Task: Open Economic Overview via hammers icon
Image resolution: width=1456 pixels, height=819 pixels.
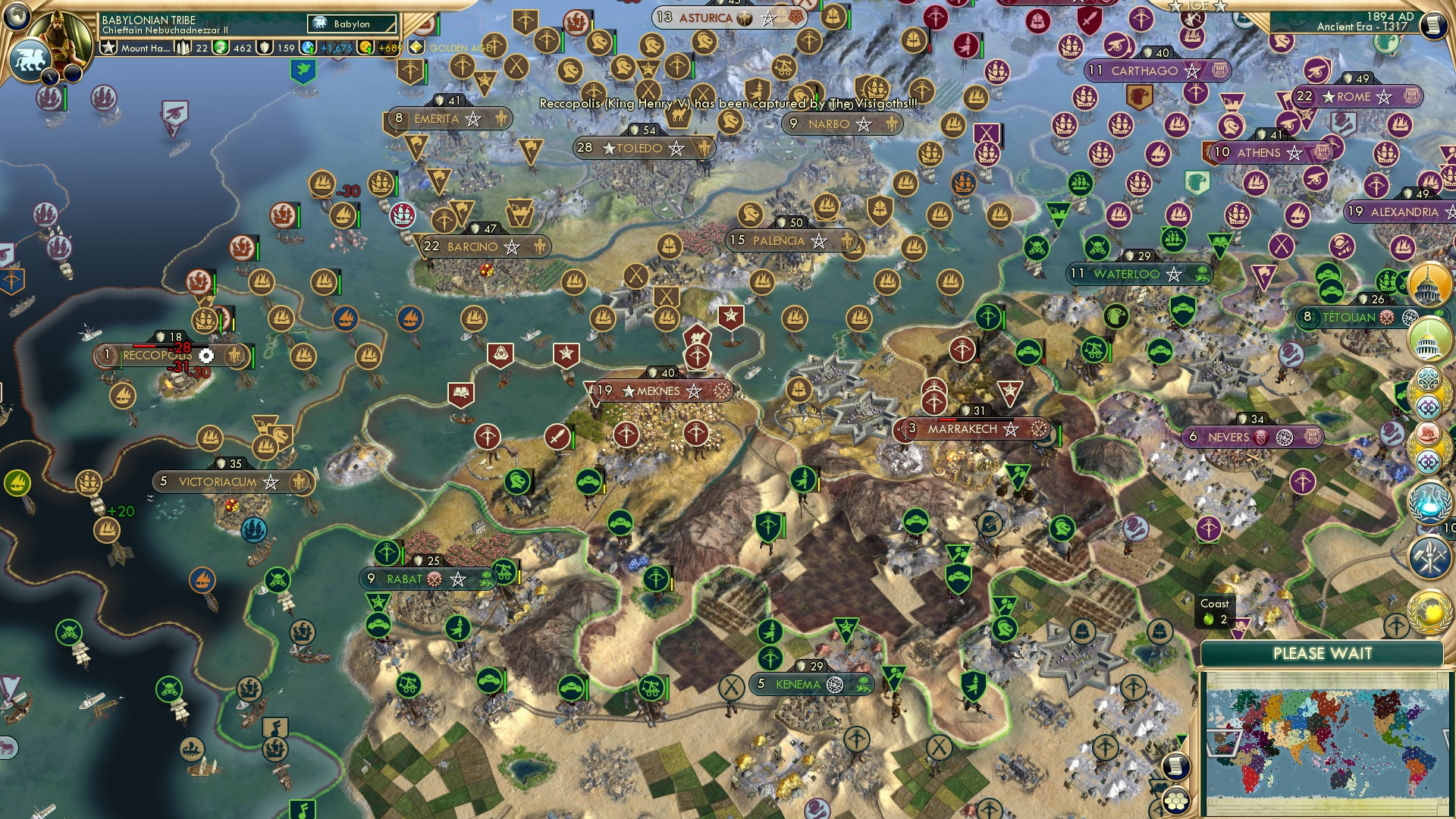Action: click(1429, 557)
